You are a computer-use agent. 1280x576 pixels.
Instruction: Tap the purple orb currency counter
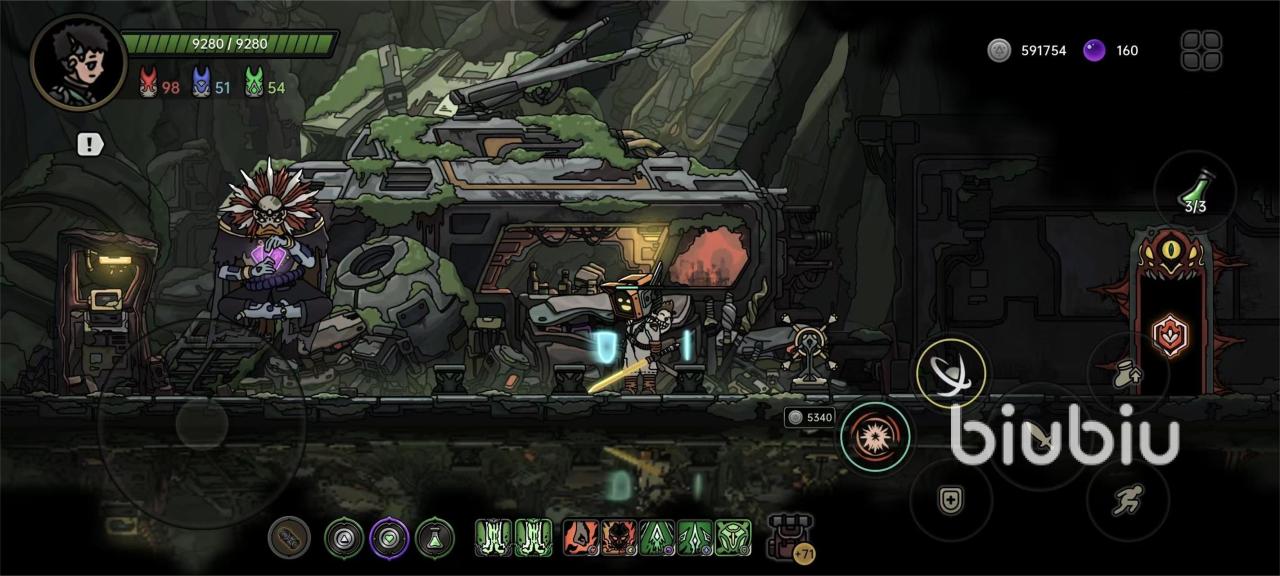coord(1111,50)
